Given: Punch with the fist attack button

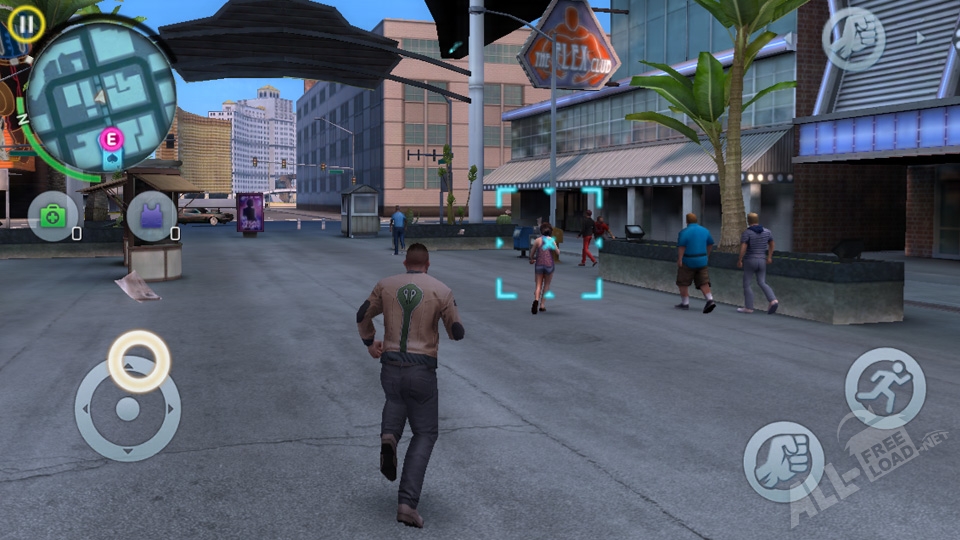Looking at the screenshot, I should pos(783,461).
